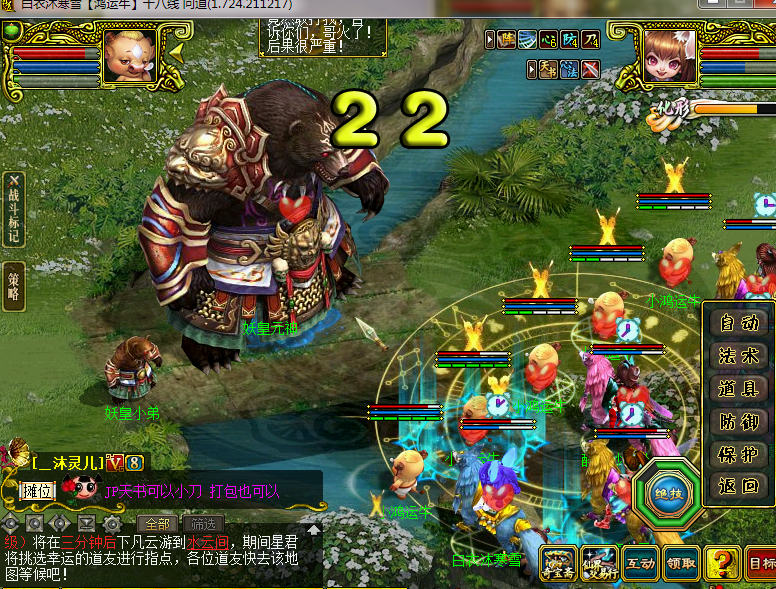Click the 互动 interaction button
The width and height of the screenshot is (776, 589).
[x=640, y=564]
